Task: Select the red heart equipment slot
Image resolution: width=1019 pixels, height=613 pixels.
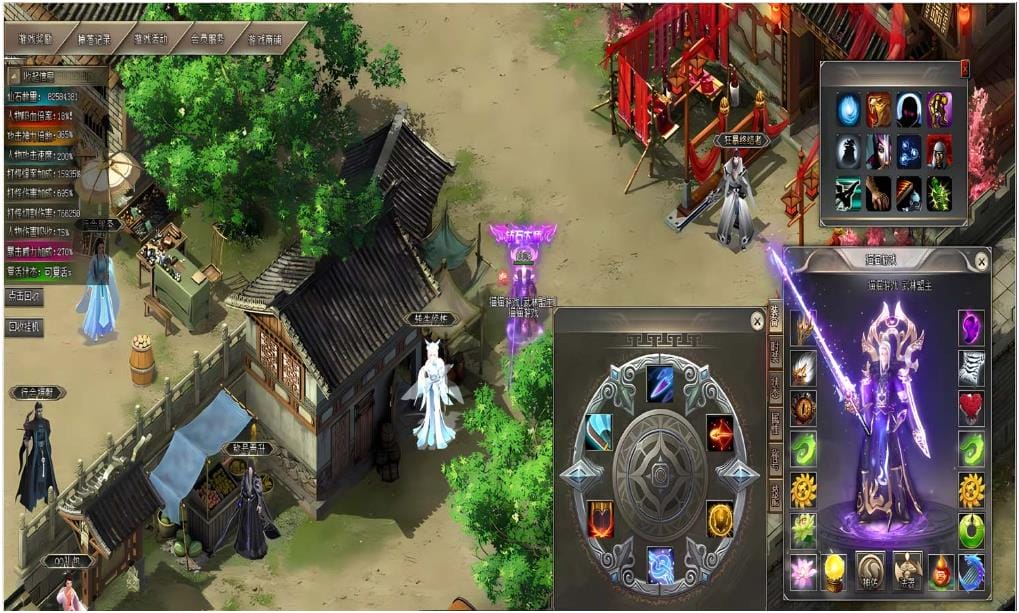Action: pyautogui.click(x=971, y=406)
